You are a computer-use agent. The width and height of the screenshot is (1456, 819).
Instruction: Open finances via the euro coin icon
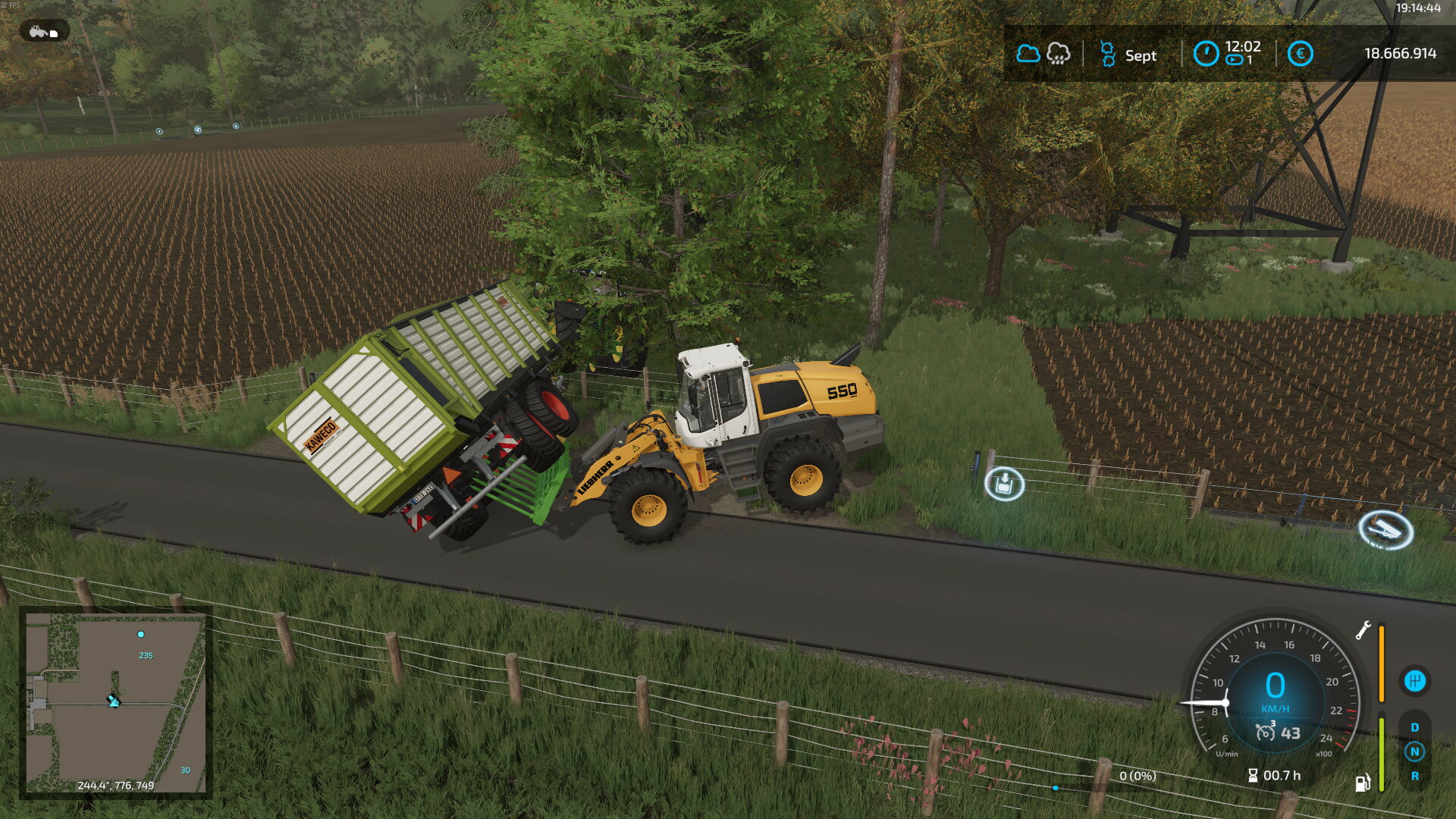click(x=1300, y=54)
